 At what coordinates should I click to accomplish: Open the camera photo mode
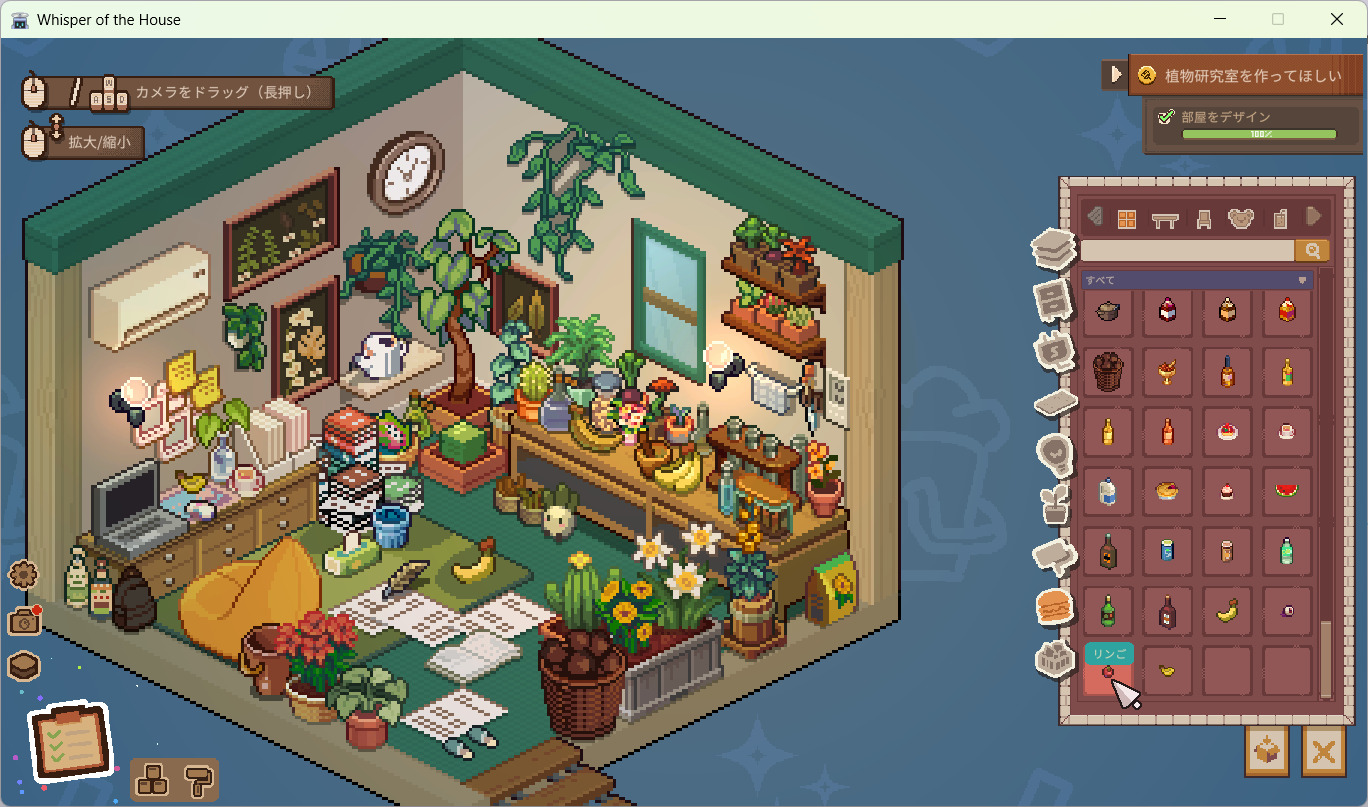pos(23,621)
